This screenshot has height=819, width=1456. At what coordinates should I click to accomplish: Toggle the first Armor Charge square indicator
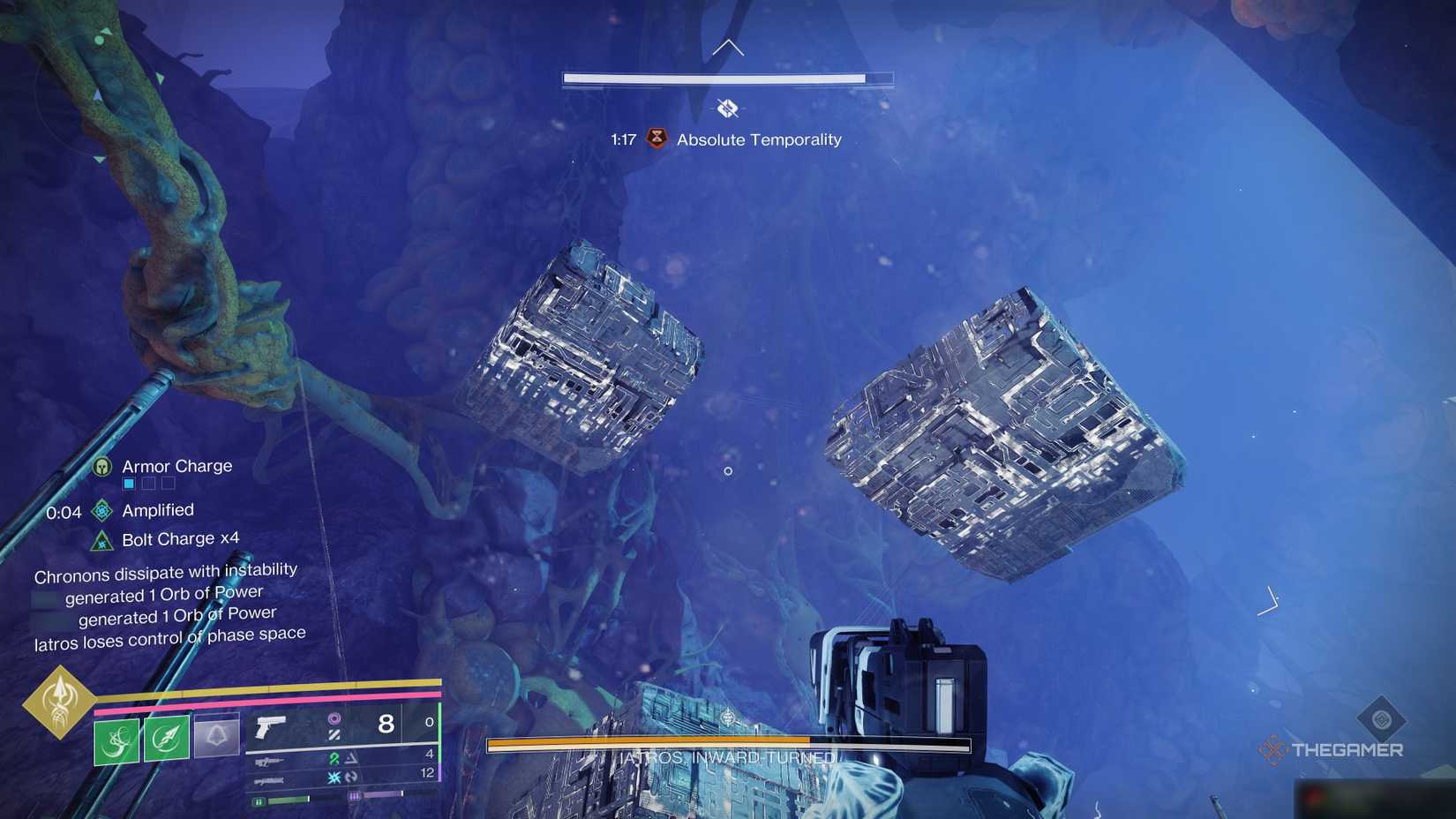coord(129,484)
